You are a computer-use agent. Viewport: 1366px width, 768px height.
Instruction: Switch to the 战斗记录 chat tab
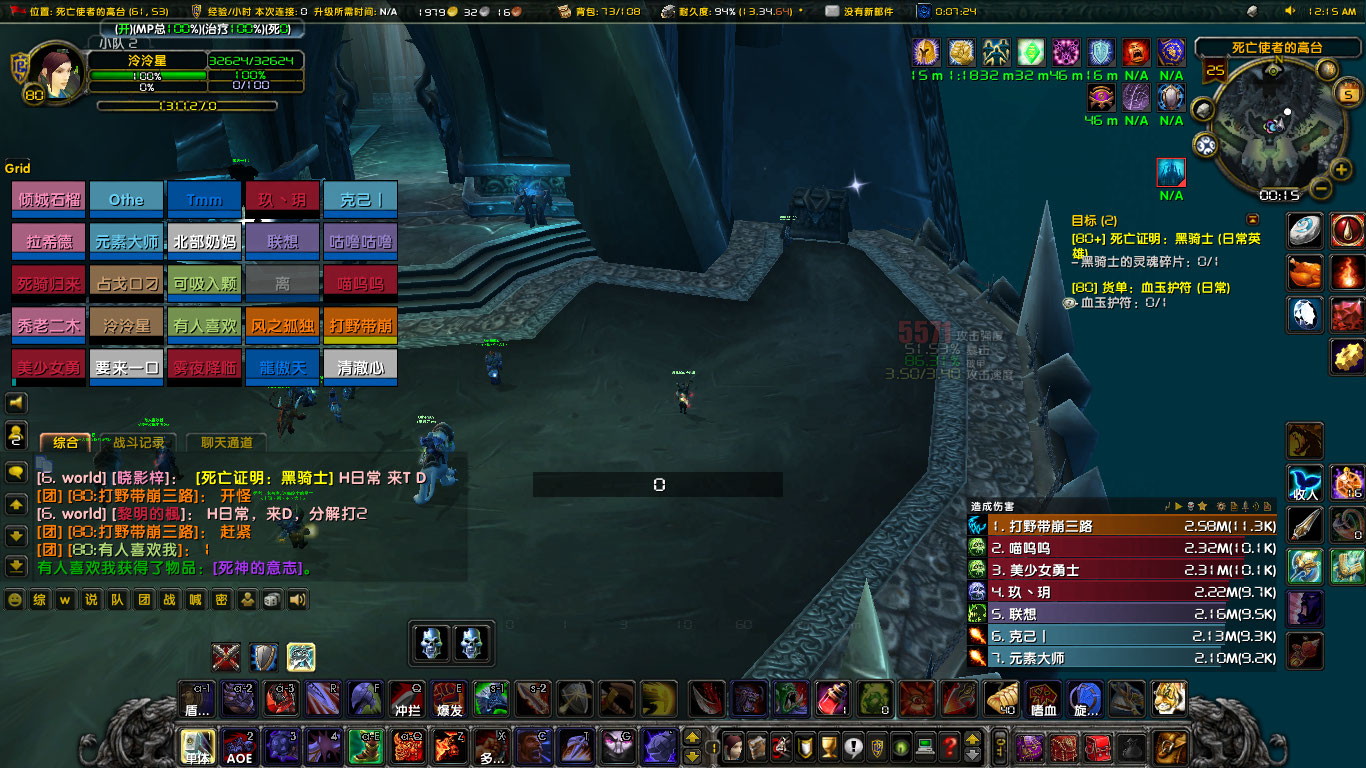(139, 442)
